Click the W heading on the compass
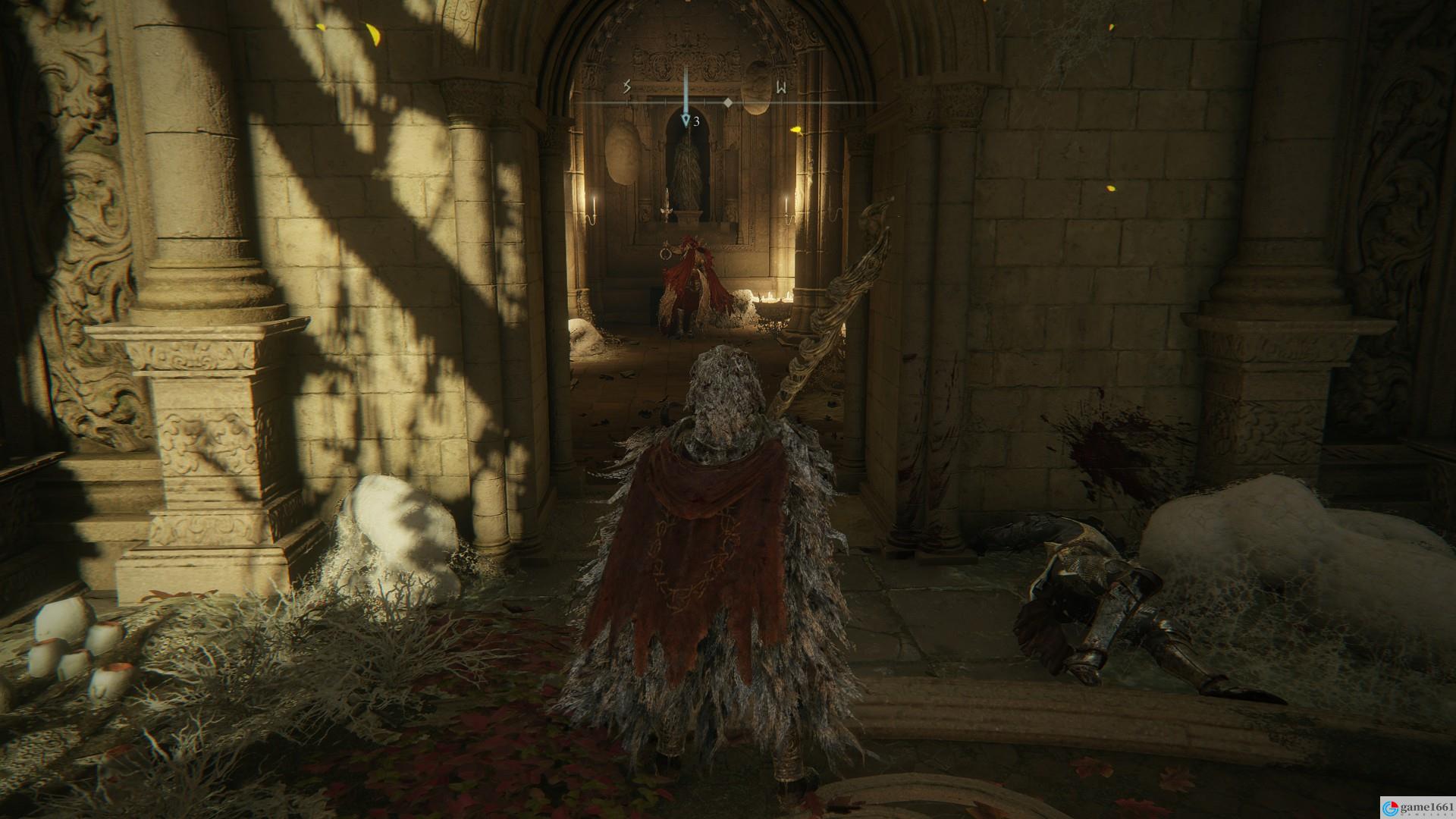This screenshot has height=819, width=1456. (x=781, y=88)
